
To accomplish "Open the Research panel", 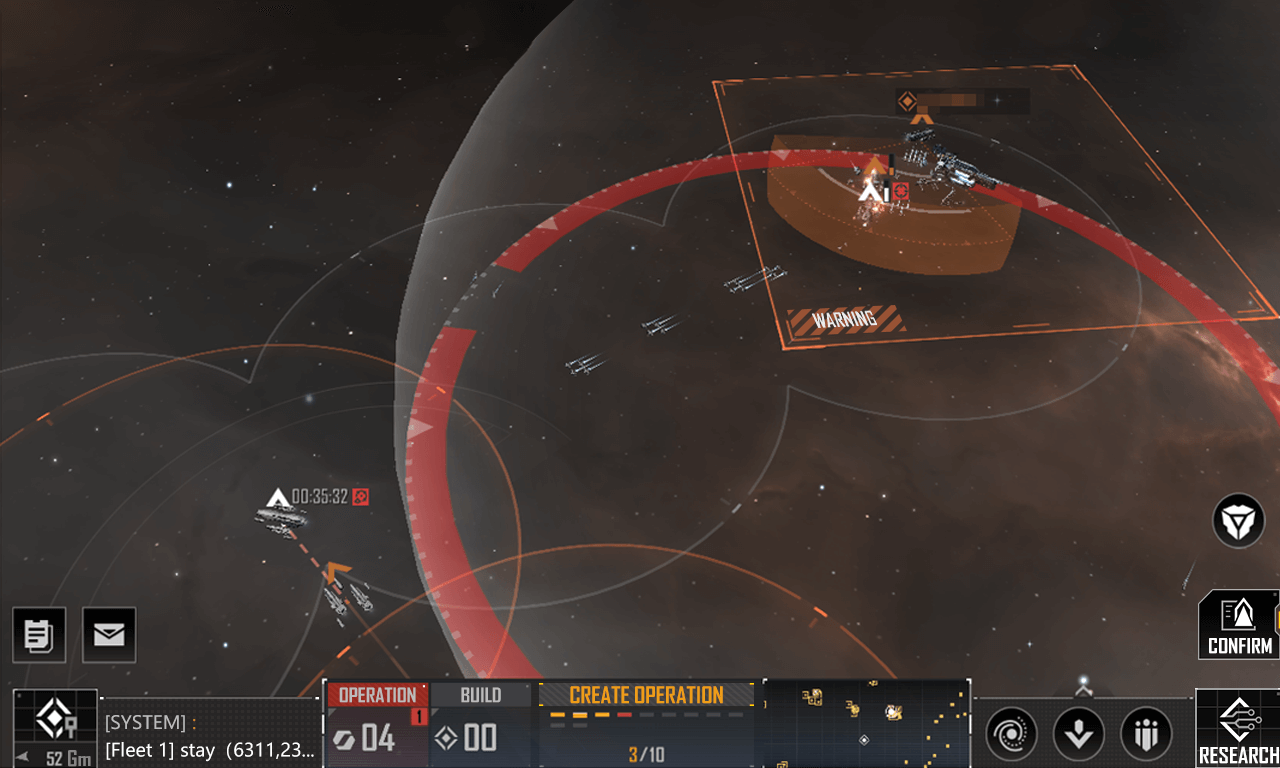I will coord(1238,729).
